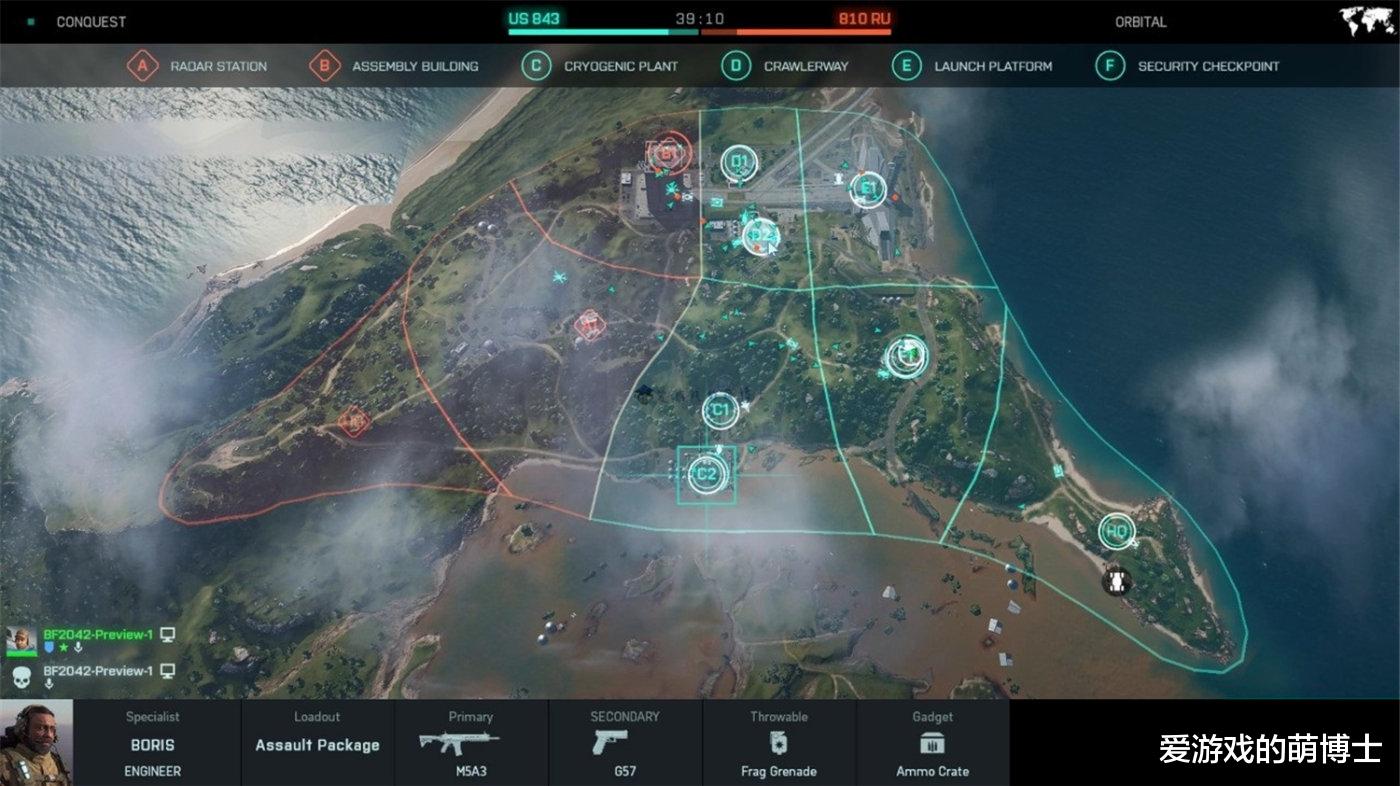Select the Crawlerway legend icon D
The image size is (1400, 786).
737,66
